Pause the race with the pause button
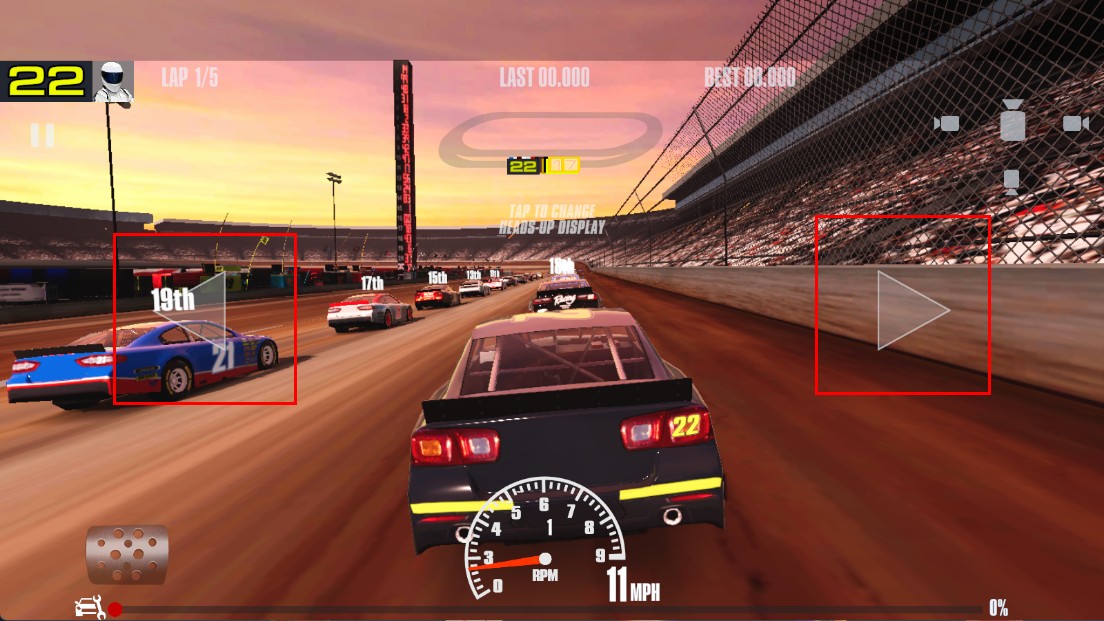The image size is (1104, 621). (42, 135)
